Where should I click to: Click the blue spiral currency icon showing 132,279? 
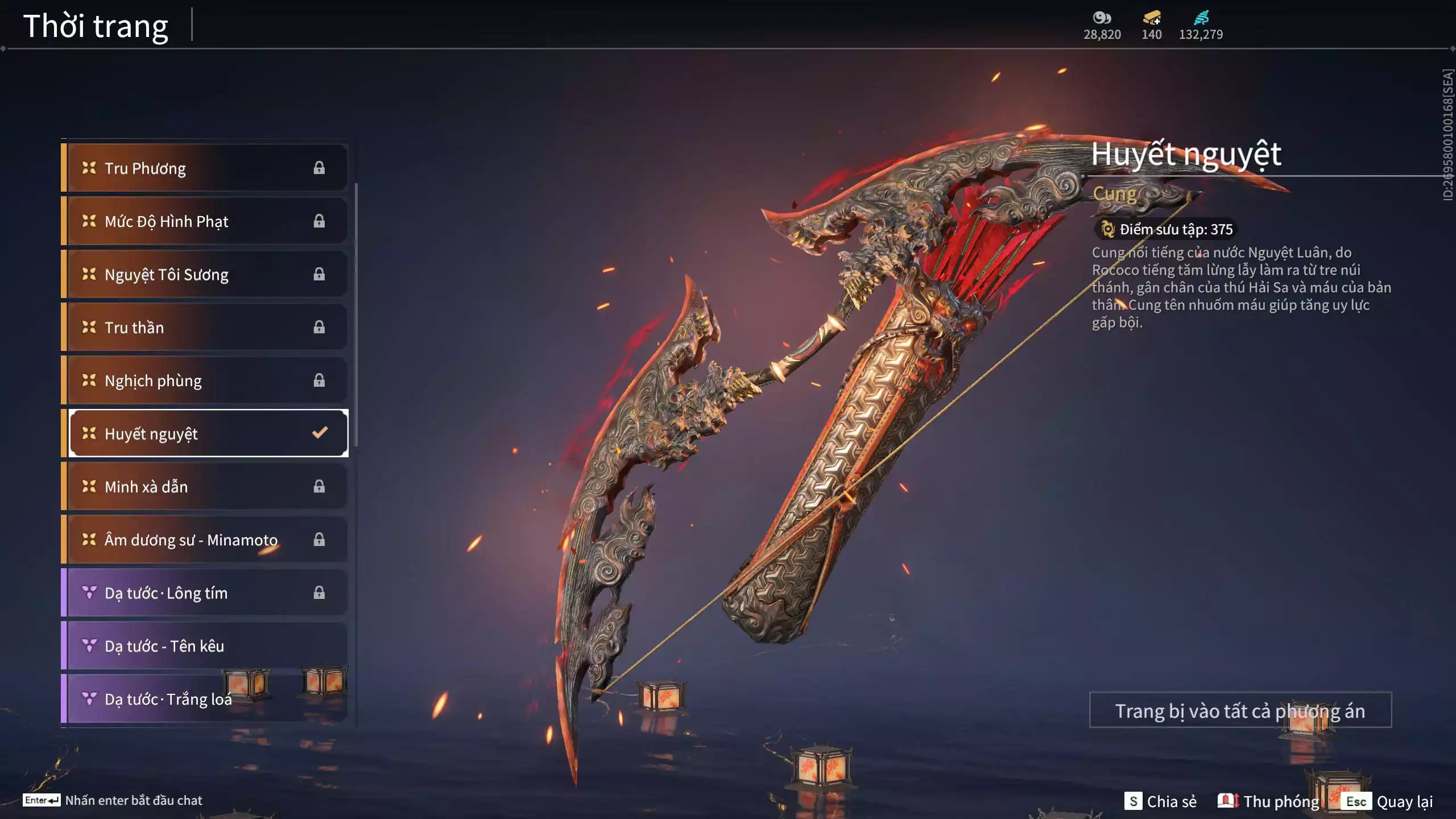click(1202, 18)
